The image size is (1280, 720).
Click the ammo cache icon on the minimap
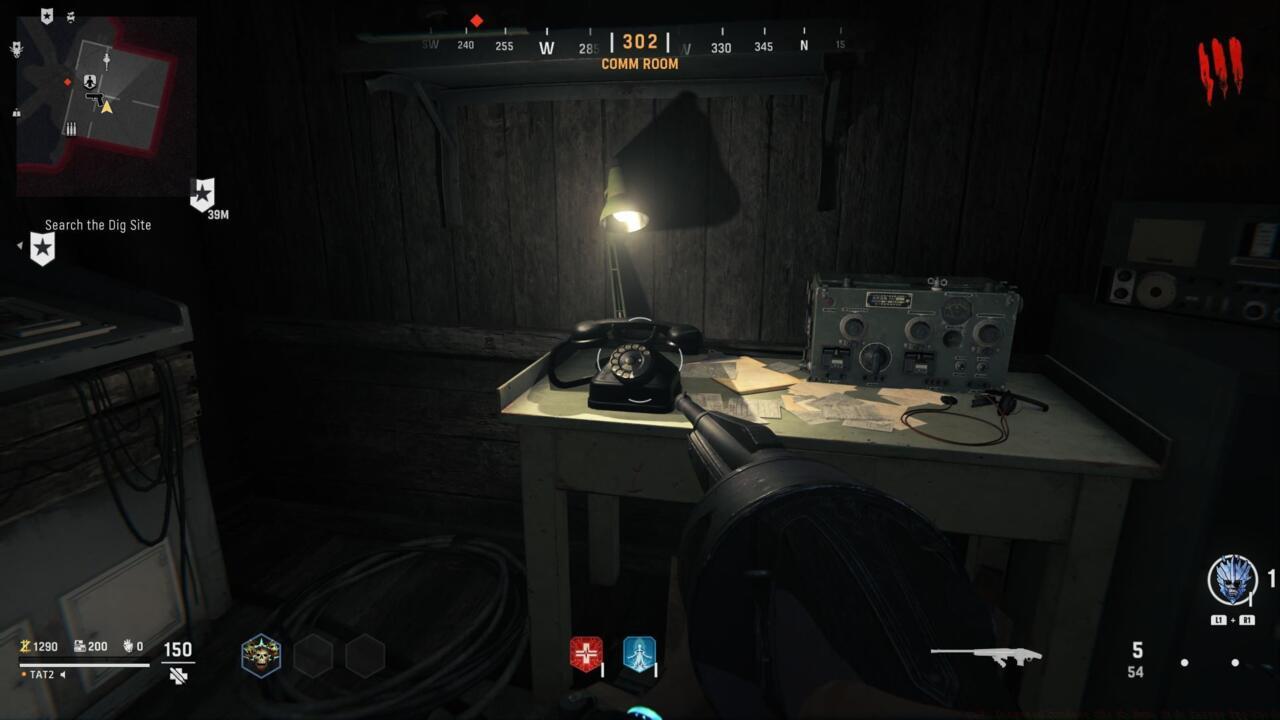pyautogui.click(x=71, y=128)
